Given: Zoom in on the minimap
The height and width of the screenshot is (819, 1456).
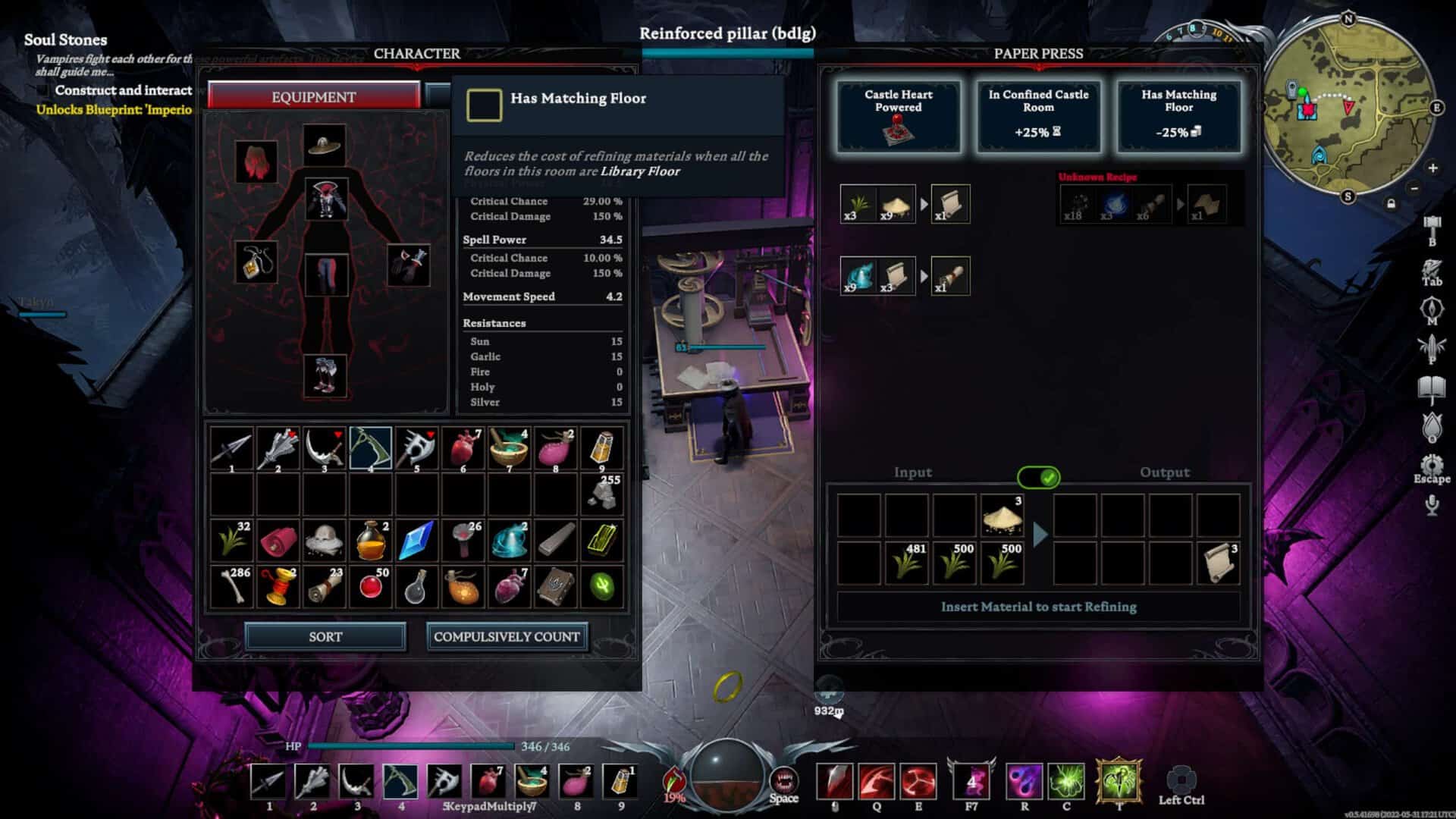Looking at the screenshot, I should click(x=1432, y=168).
